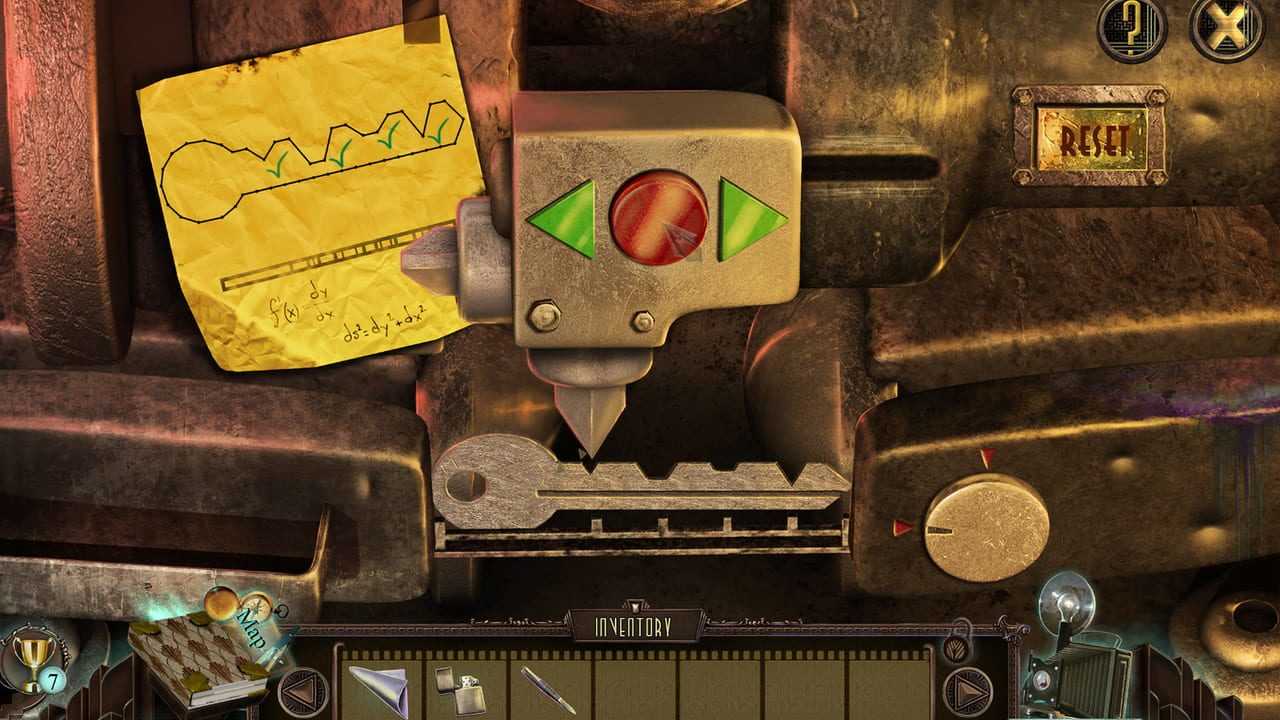Open the question mark help button
Viewport: 1280px width, 720px height.
click(x=1132, y=26)
